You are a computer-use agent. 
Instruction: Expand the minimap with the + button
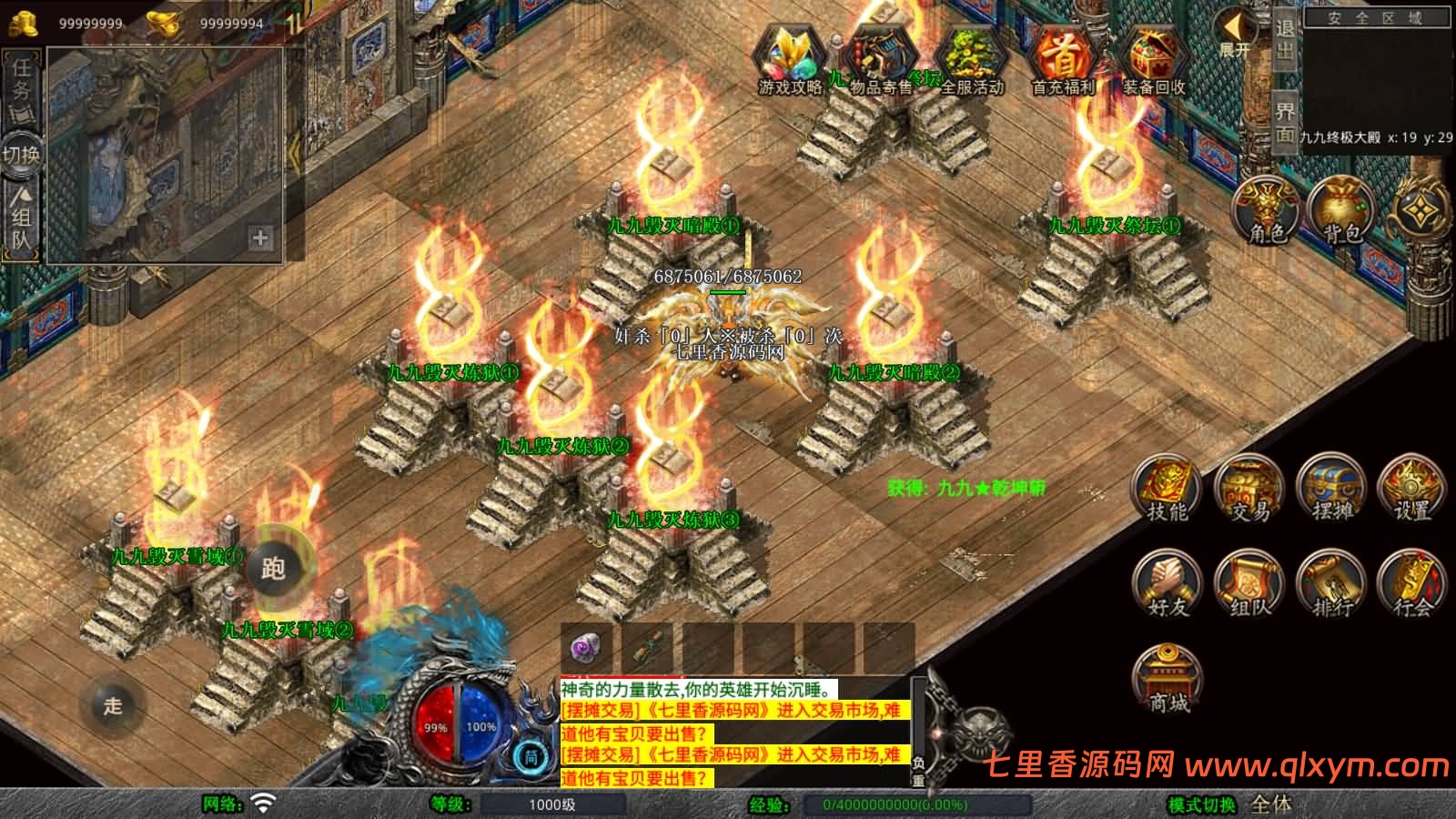260,238
